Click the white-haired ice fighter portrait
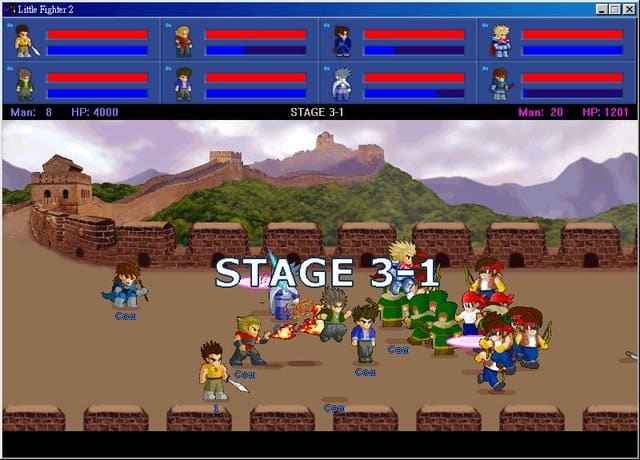 (341, 83)
